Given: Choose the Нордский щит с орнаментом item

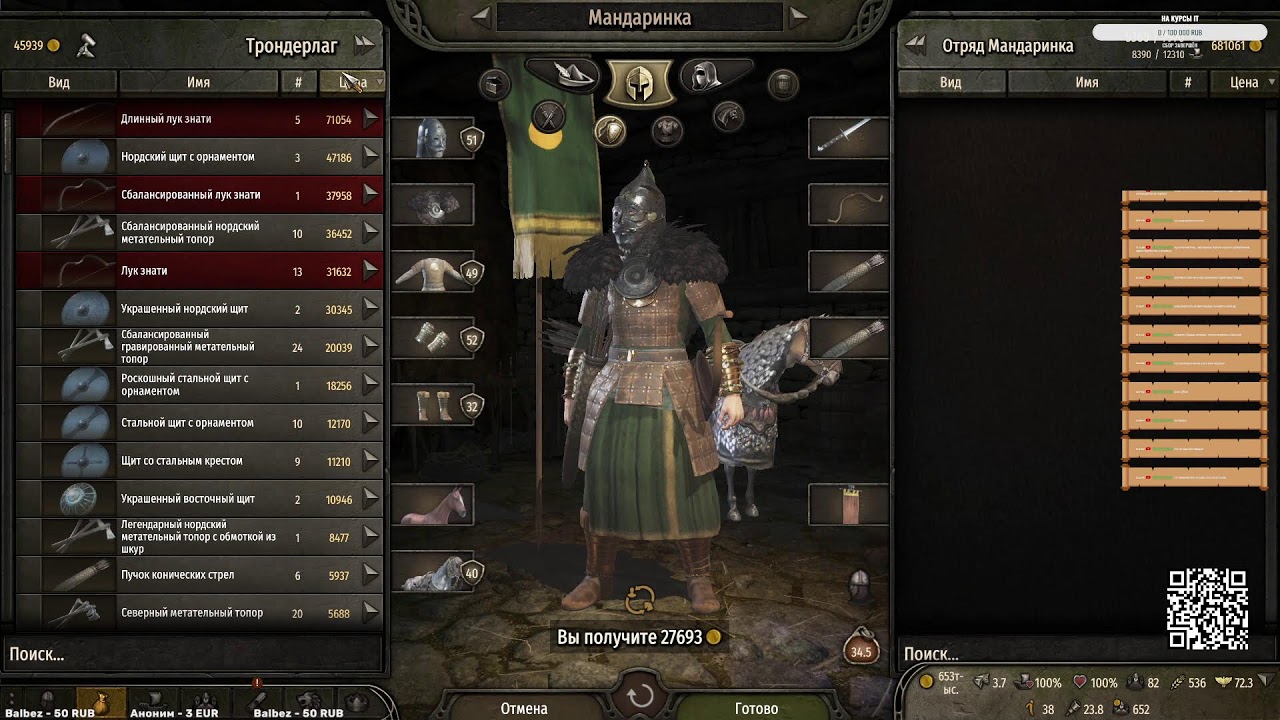Looking at the screenshot, I should click(199, 157).
